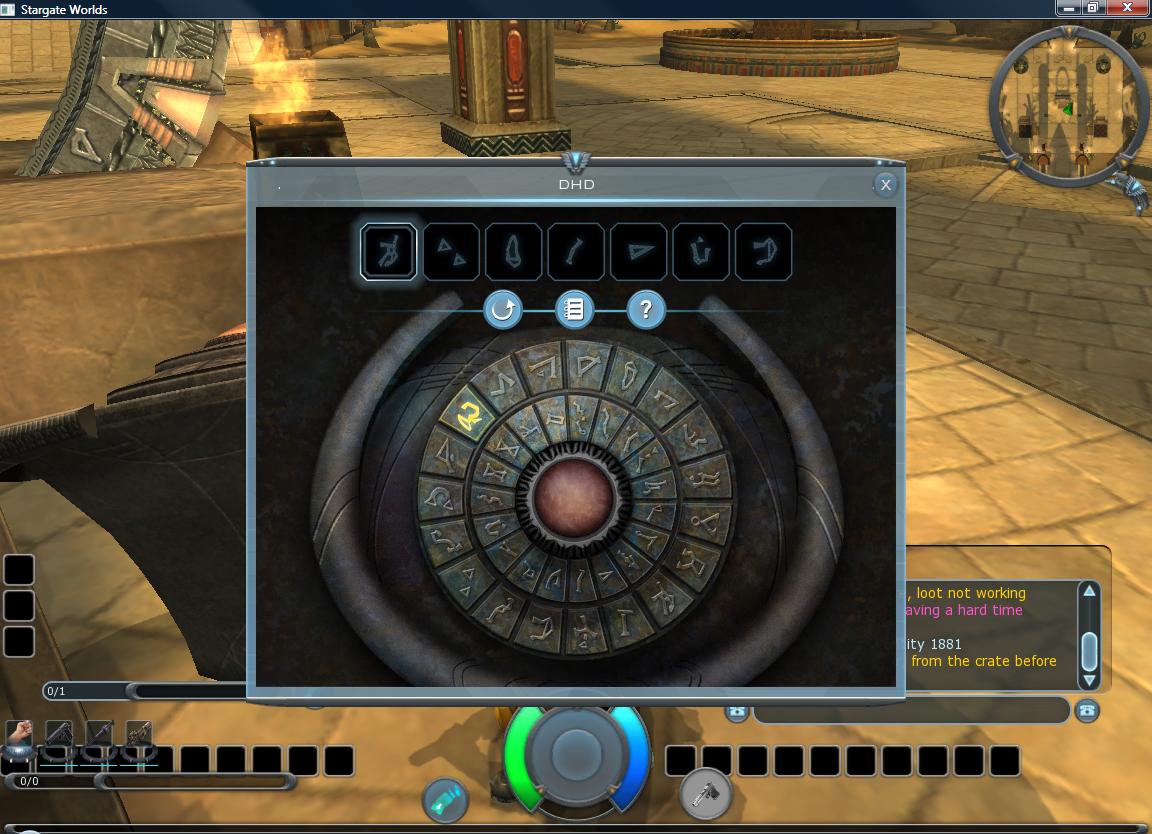Maximize the Stargate Worlds window
This screenshot has height=834, width=1152.
click(1093, 8)
